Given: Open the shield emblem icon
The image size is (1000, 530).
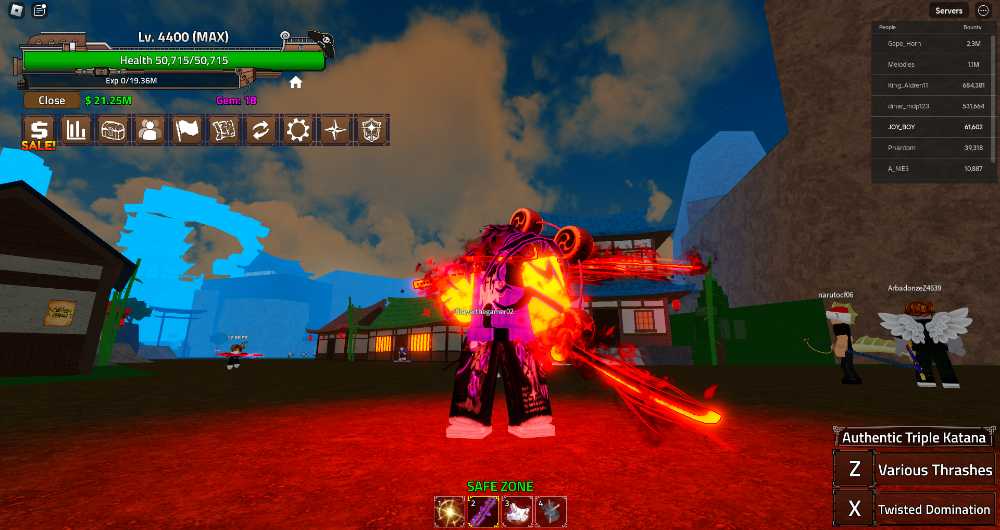Looking at the screenshot, I should (x=372, y=130).
